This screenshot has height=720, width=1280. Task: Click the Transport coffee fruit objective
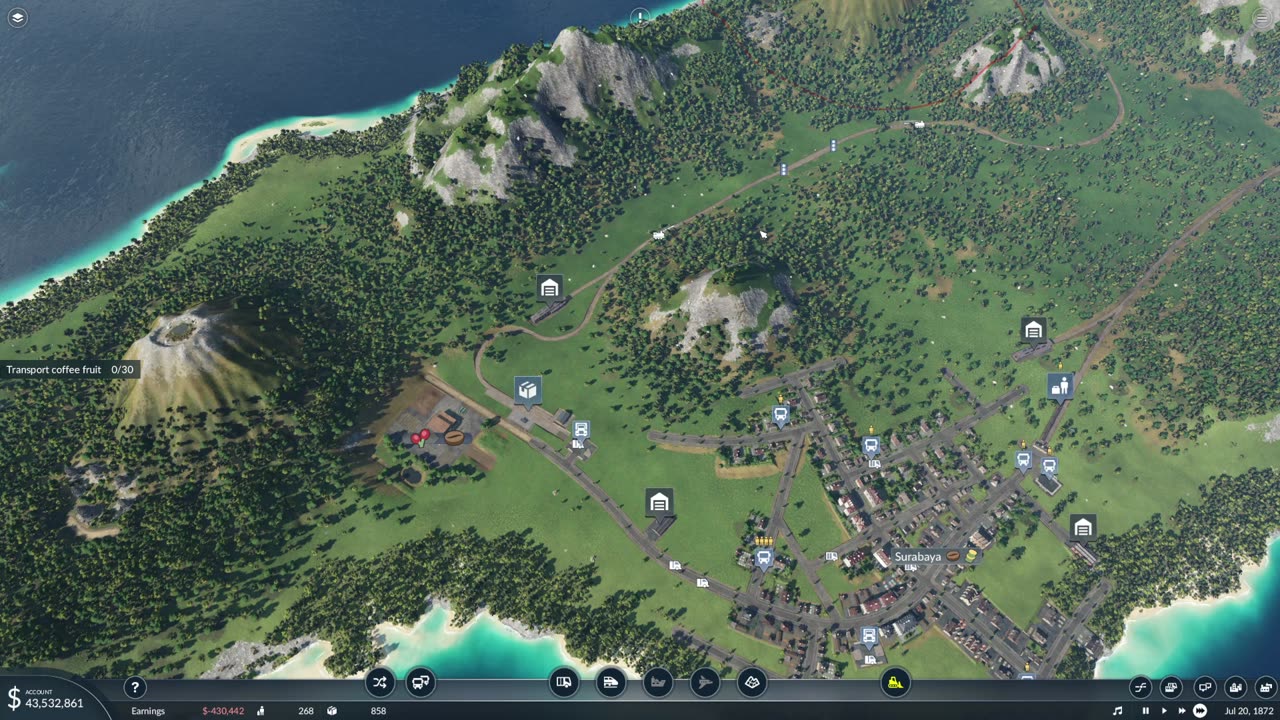click(69, 370)
